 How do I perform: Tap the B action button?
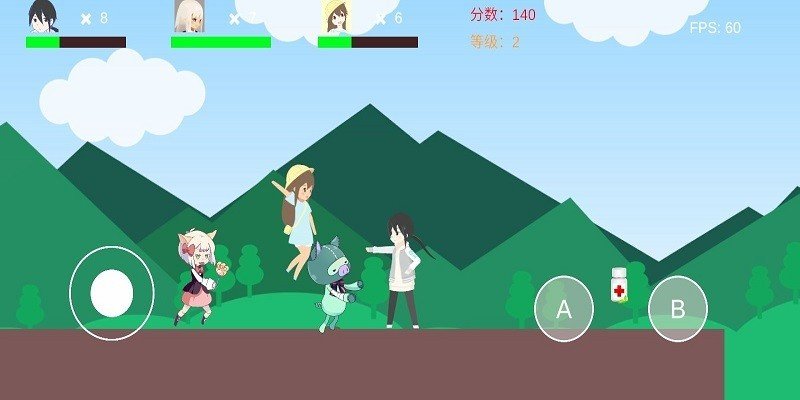(x=677, y=309)
